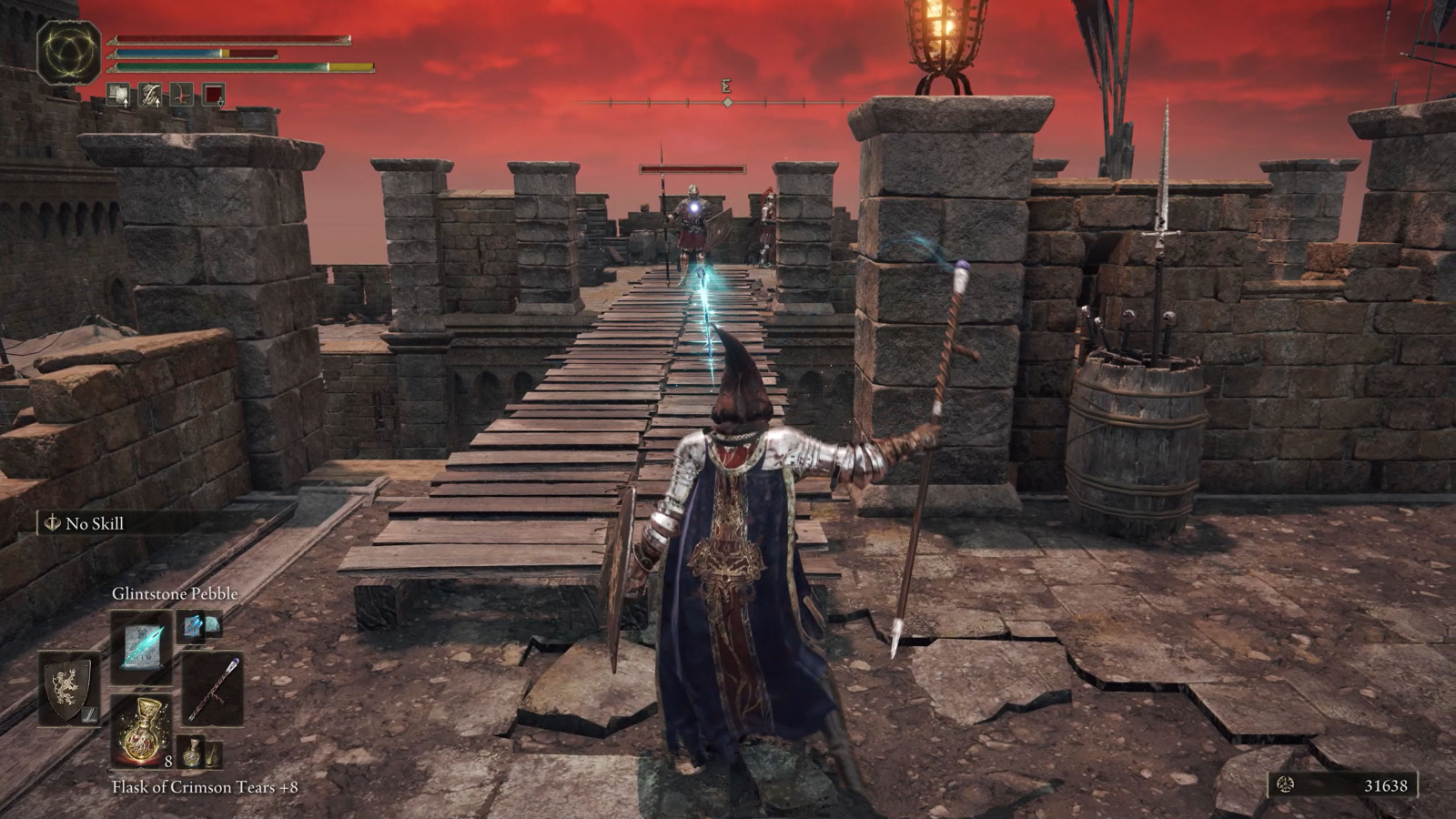This screenshot has height=819, width=1456.
Task: Use the Flask of Crimson Tears slot
Action: point(142,730)
